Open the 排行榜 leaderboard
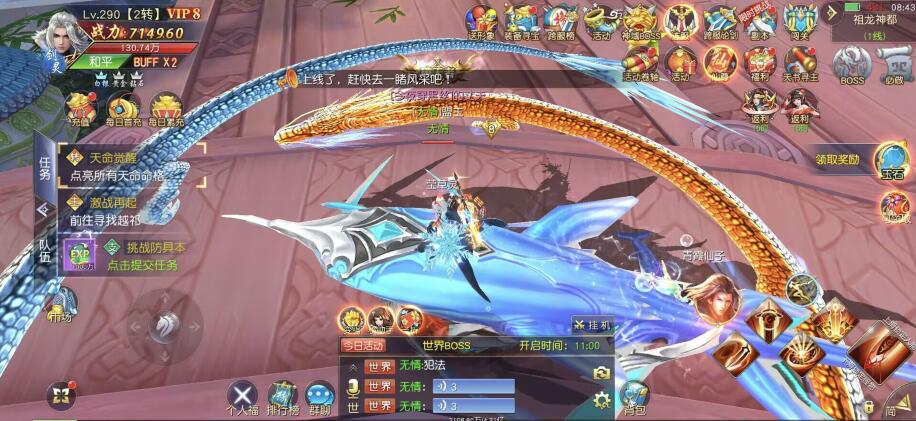 tap(282, 397)
